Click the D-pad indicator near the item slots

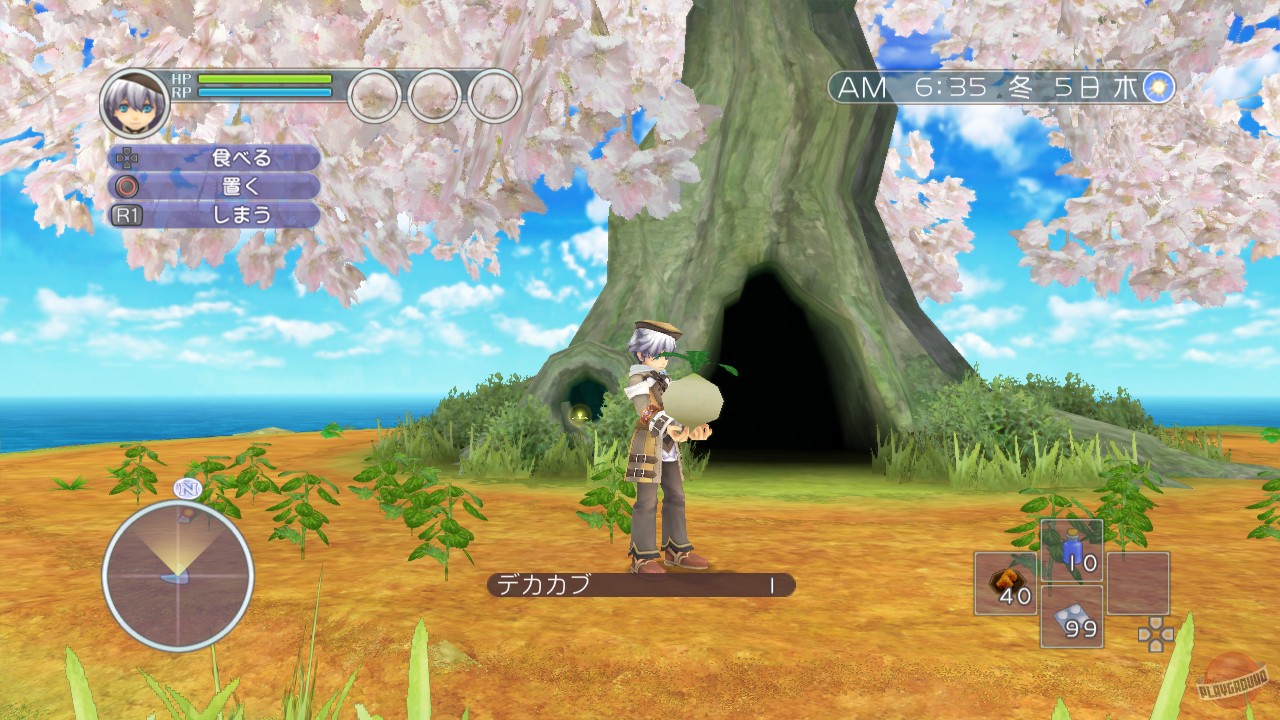[1155, 635]
